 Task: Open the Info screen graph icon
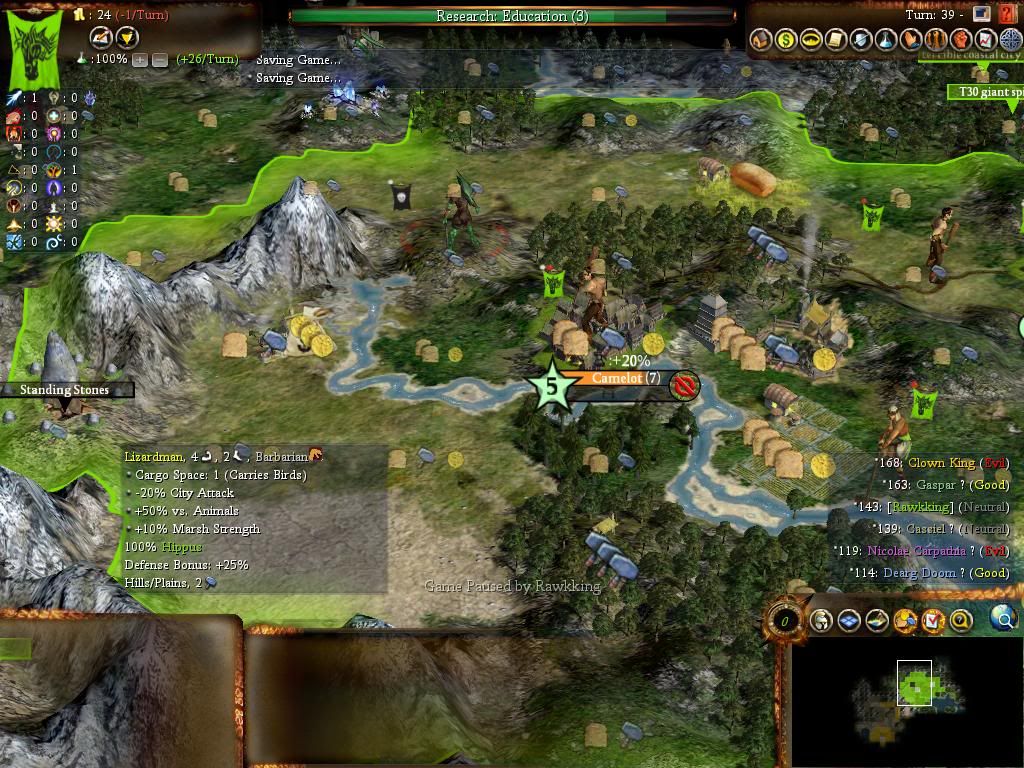[x=986, y=40]
